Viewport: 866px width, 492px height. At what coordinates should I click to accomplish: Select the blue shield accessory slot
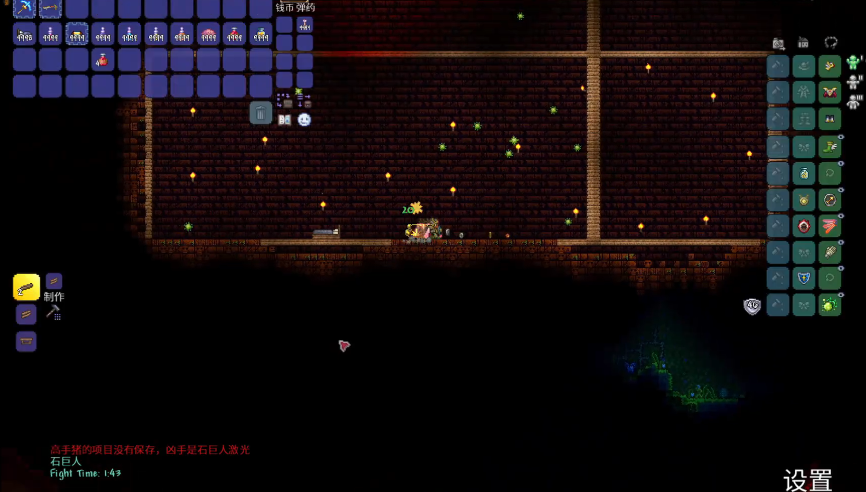pyautogui.click(x=804, y=278)
